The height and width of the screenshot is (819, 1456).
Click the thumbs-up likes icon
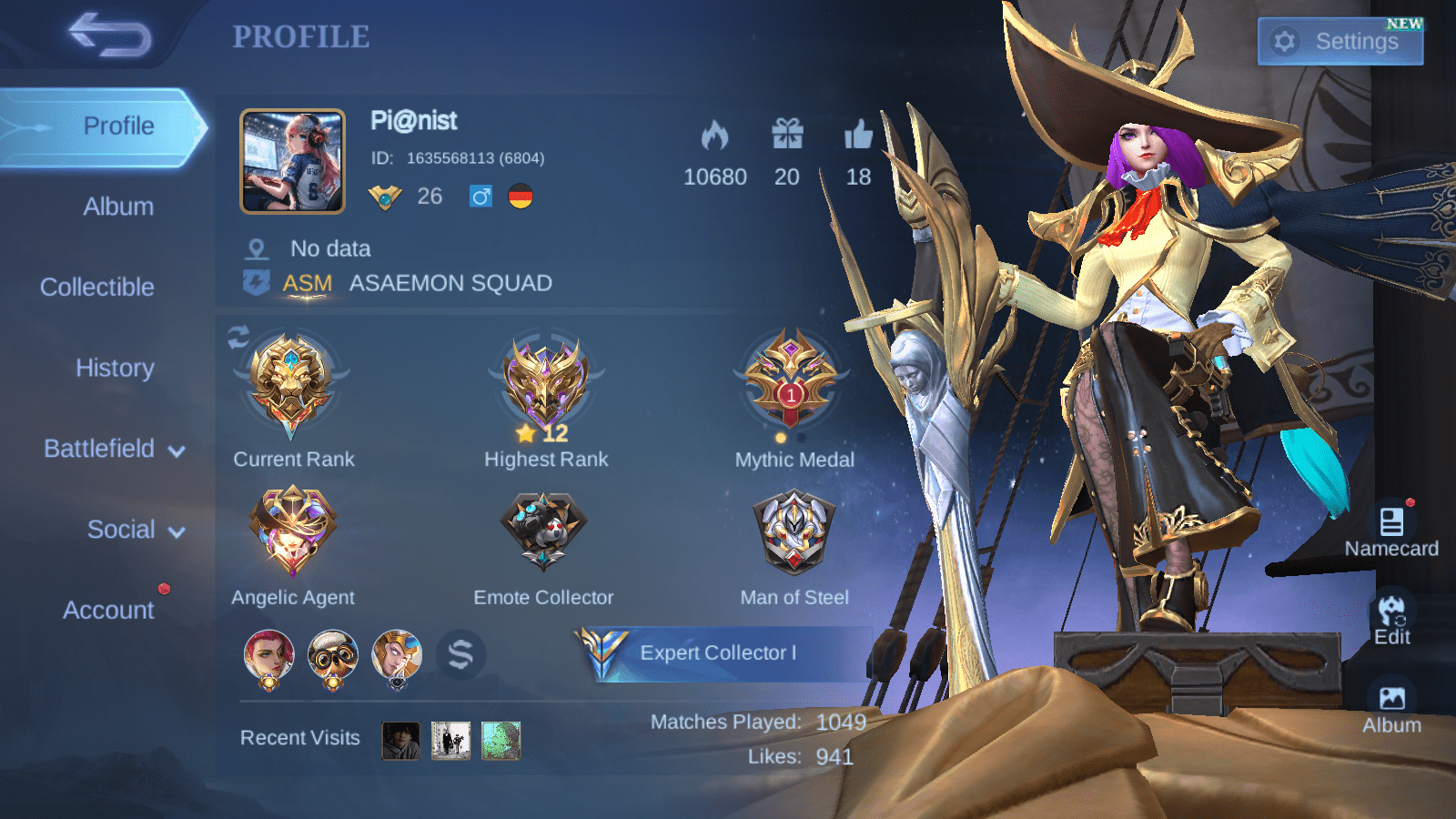point(856,133)
